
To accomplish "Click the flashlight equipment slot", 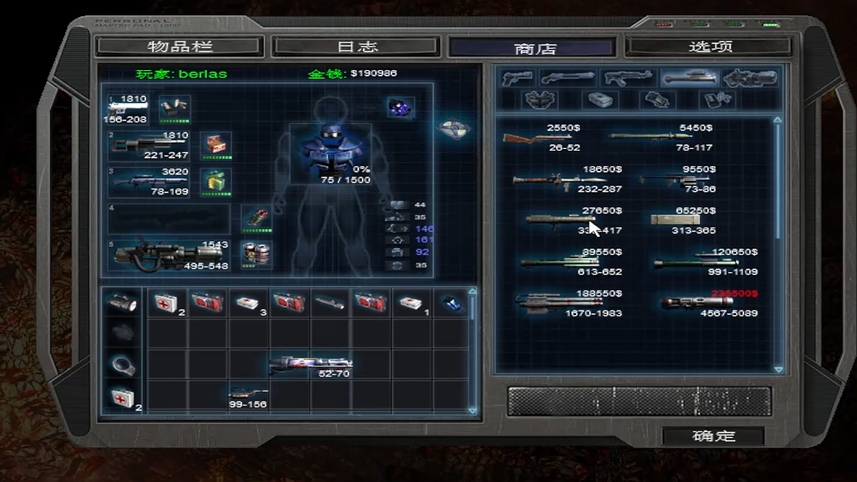I will [122, 301].
